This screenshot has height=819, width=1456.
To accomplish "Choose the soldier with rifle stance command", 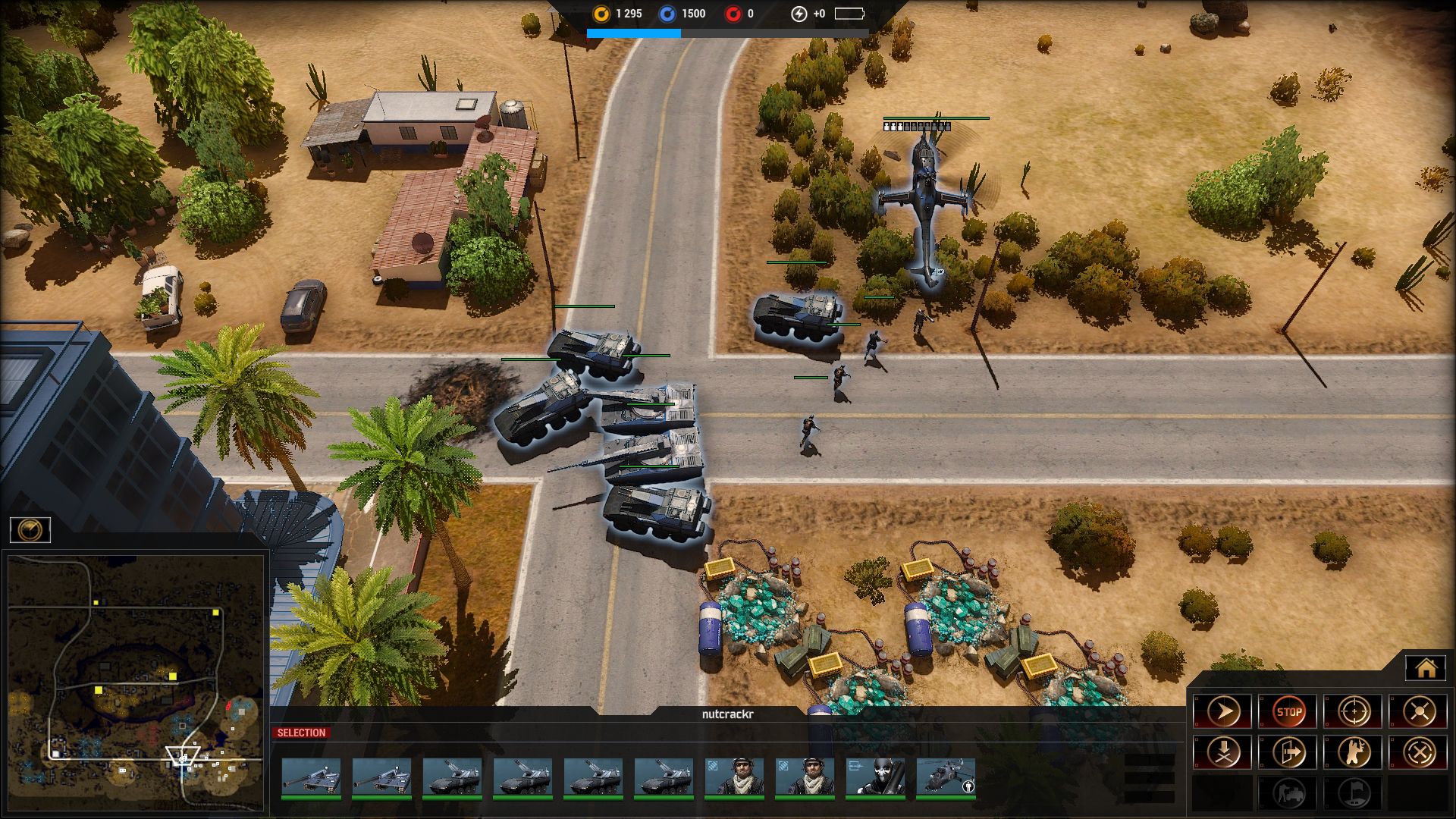I will point(1354,752).
